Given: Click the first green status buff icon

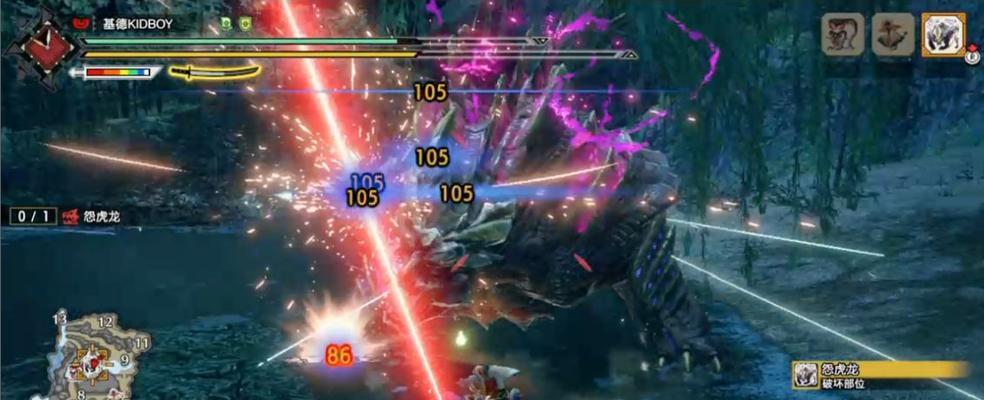Looking at the screenshot, I should (224, 22).
